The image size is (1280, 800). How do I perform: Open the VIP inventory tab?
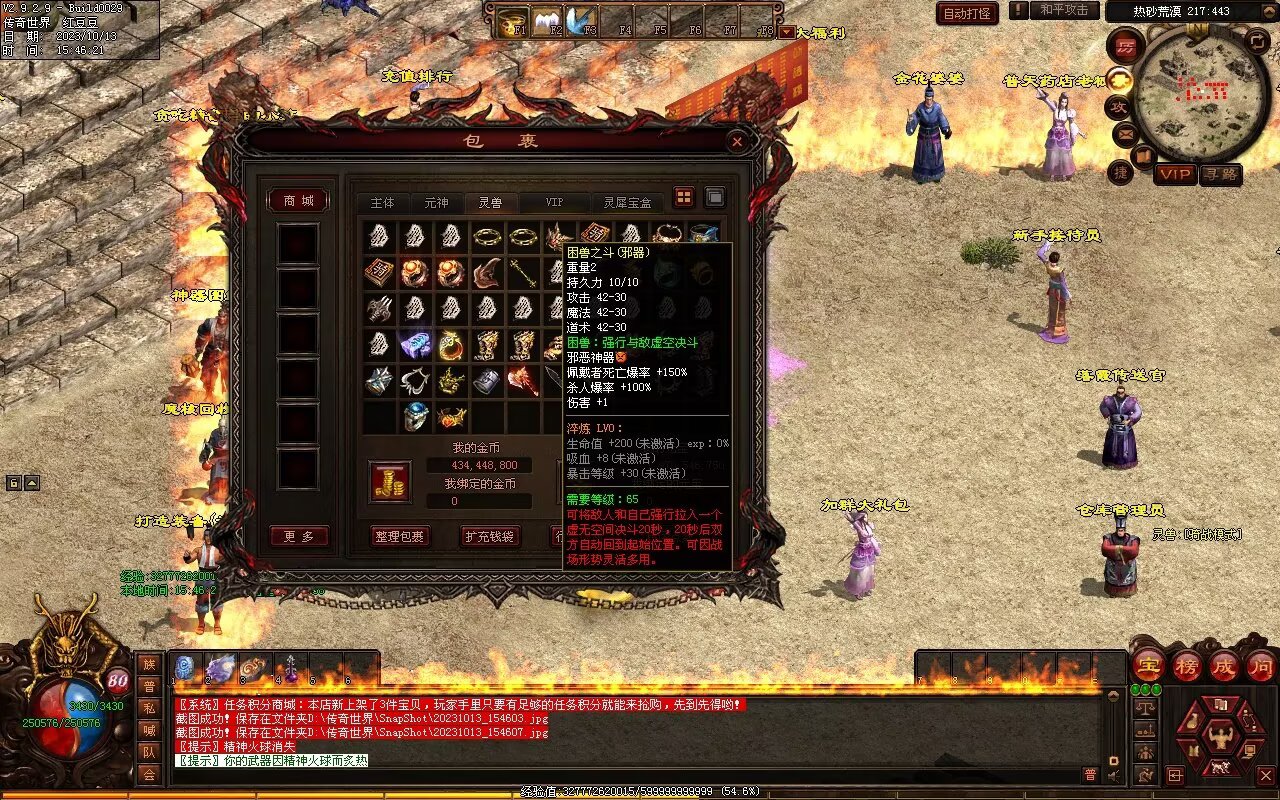click(553, 202)
